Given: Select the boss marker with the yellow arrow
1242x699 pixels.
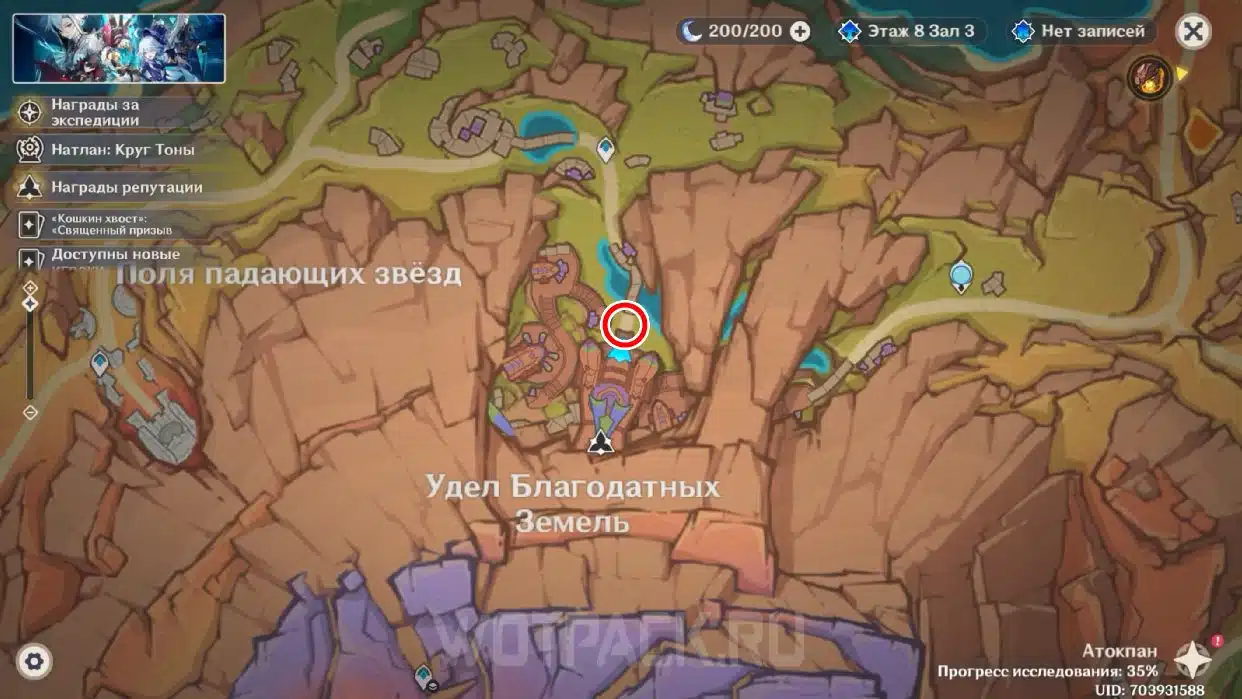Looking at the screenshot, I should click(1150, 77).
